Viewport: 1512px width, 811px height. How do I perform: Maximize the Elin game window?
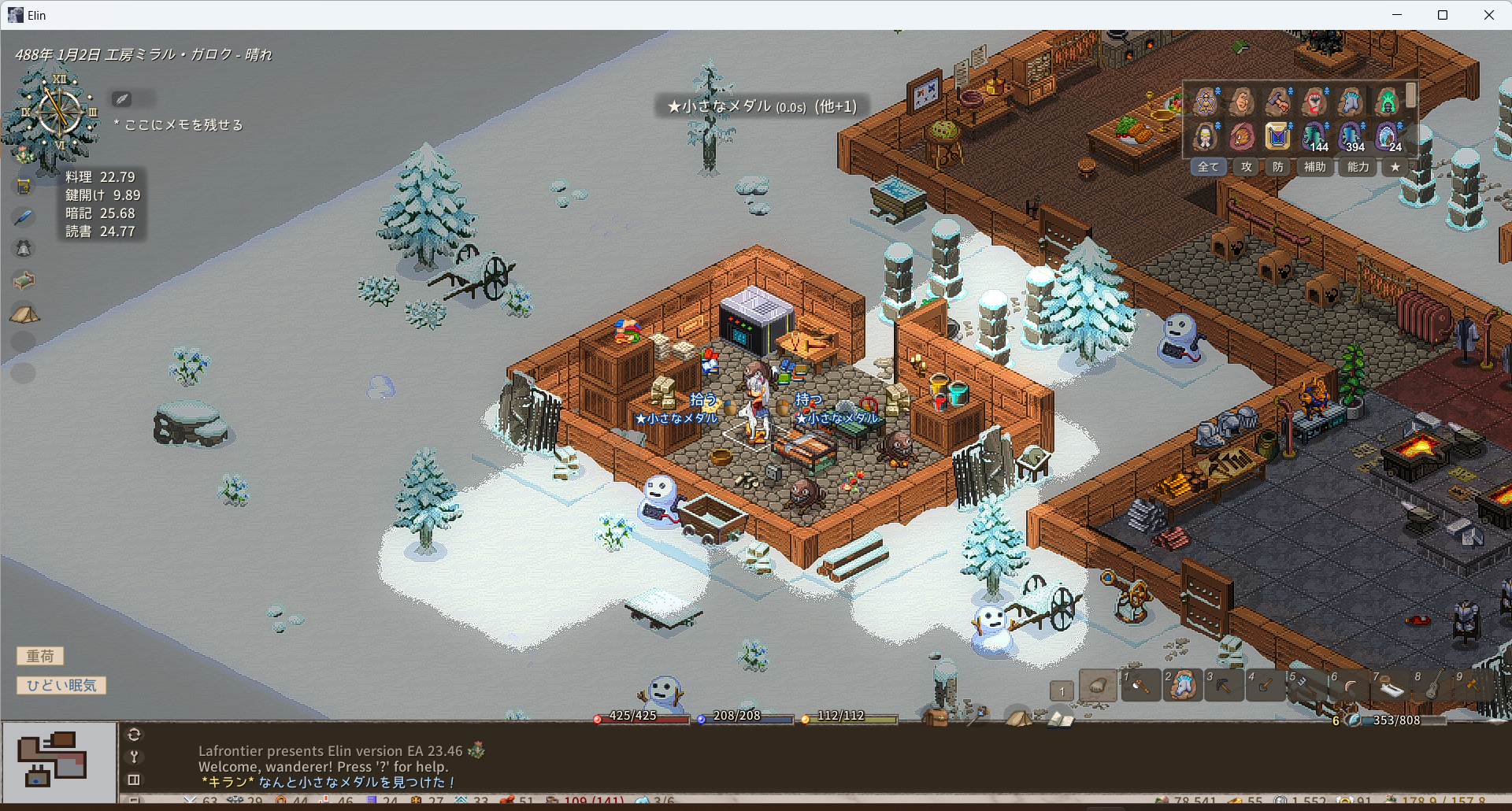(x=1443, y=15)
